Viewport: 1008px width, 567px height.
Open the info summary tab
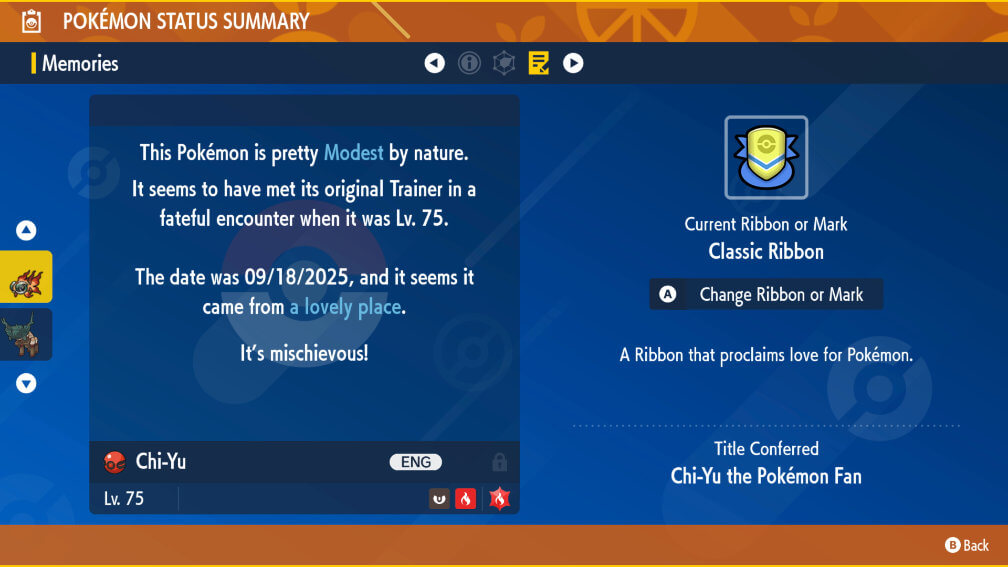[x=469, y=64]
